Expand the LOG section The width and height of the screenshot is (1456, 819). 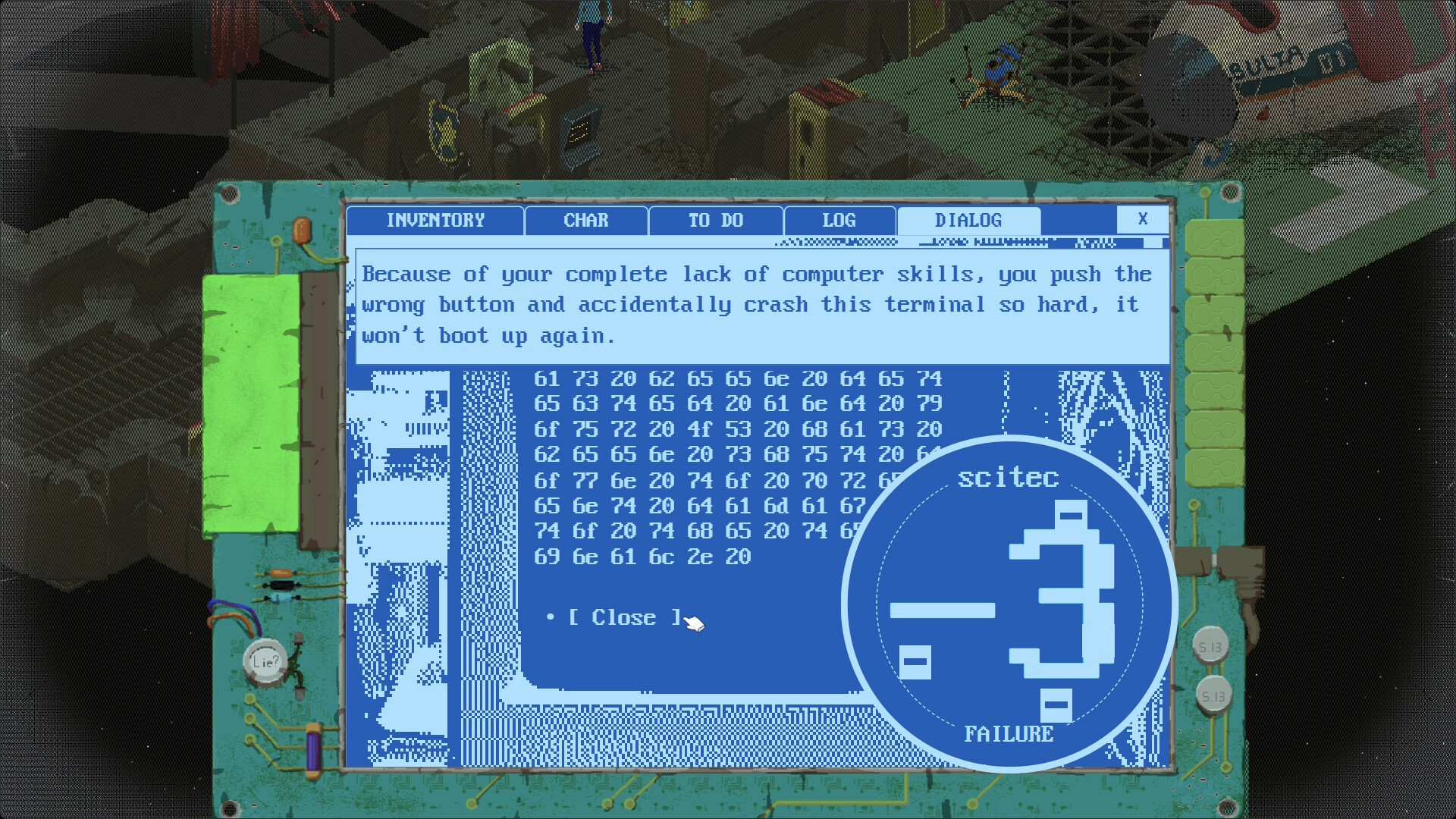pyautogui.click(x=838, y=221)
